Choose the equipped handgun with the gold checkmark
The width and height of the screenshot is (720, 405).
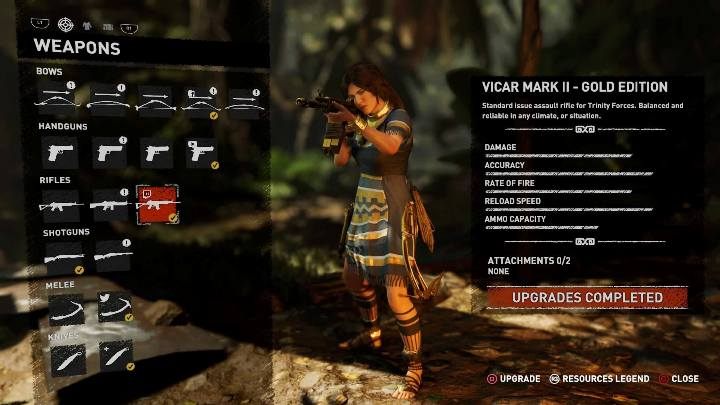(x=203, y=152)
